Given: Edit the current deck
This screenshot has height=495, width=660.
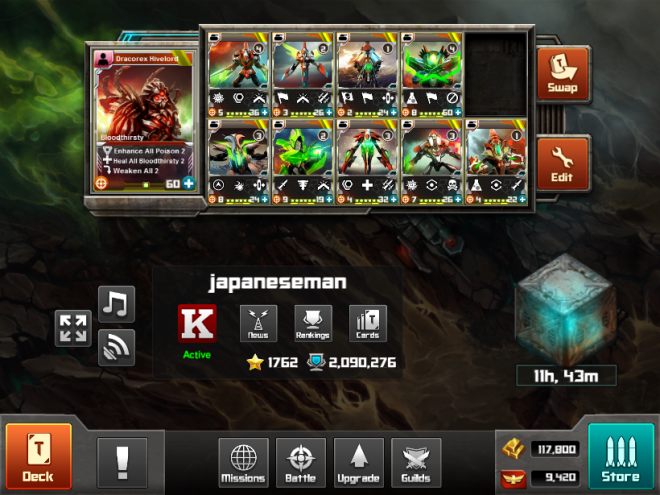Looking at the screenshot, I should pos(563,163).
